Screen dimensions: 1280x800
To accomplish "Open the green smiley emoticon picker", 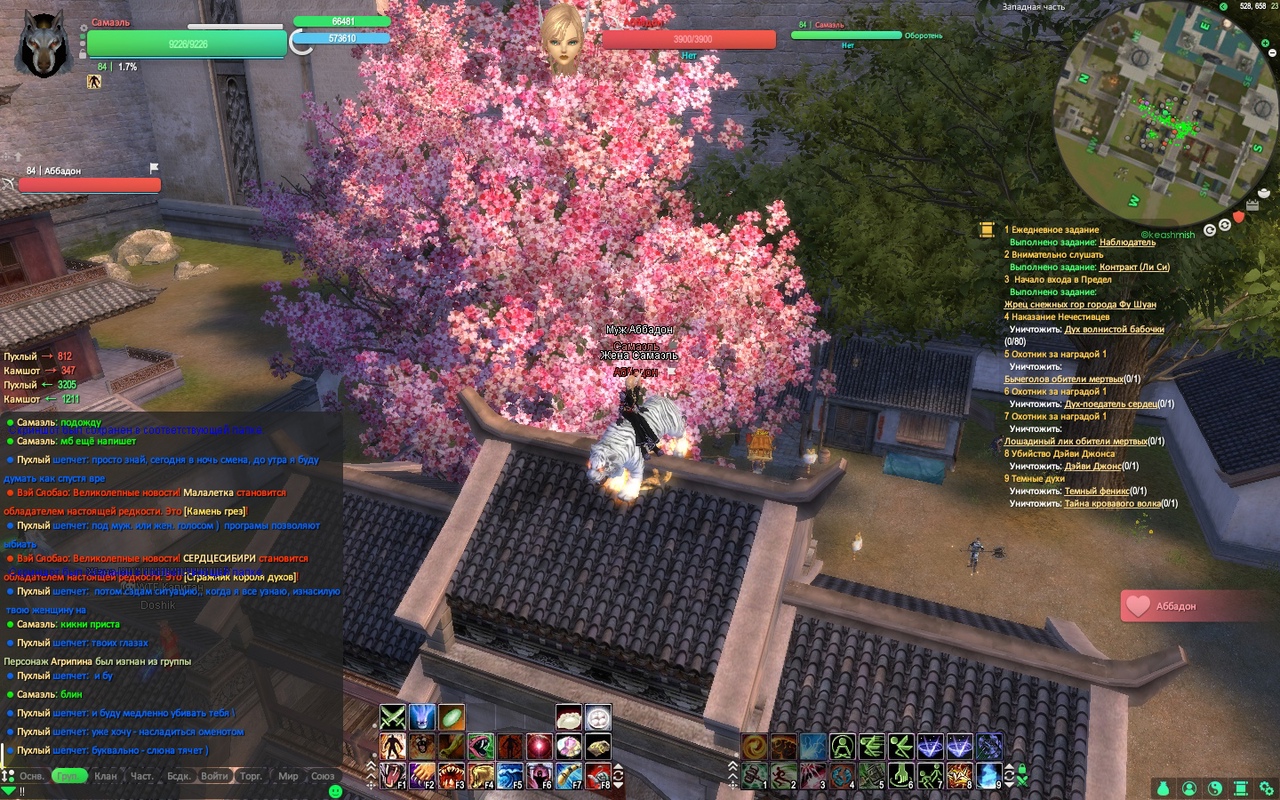I will [335, 790].
